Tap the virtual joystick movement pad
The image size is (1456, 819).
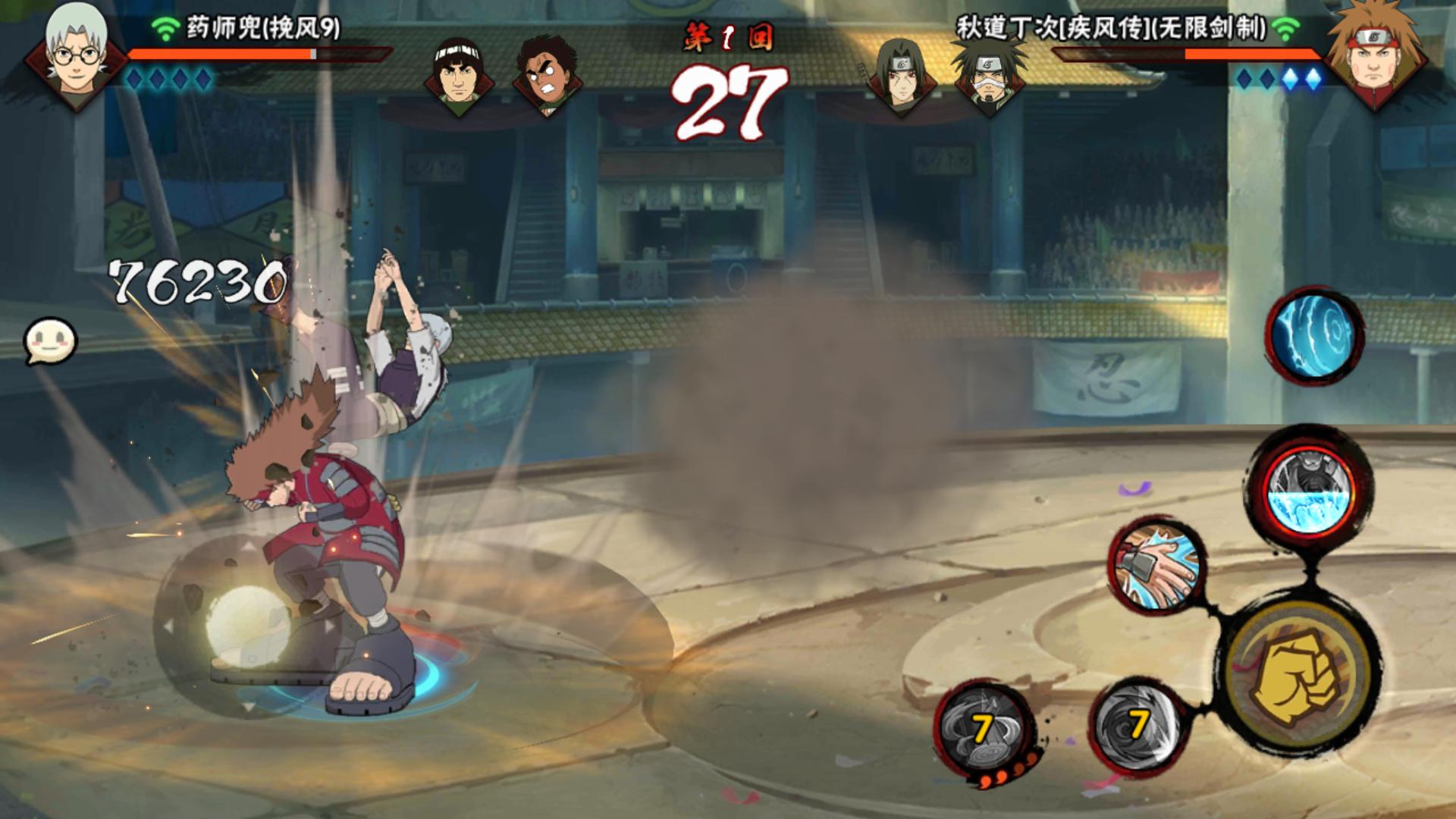click(246, 628)
